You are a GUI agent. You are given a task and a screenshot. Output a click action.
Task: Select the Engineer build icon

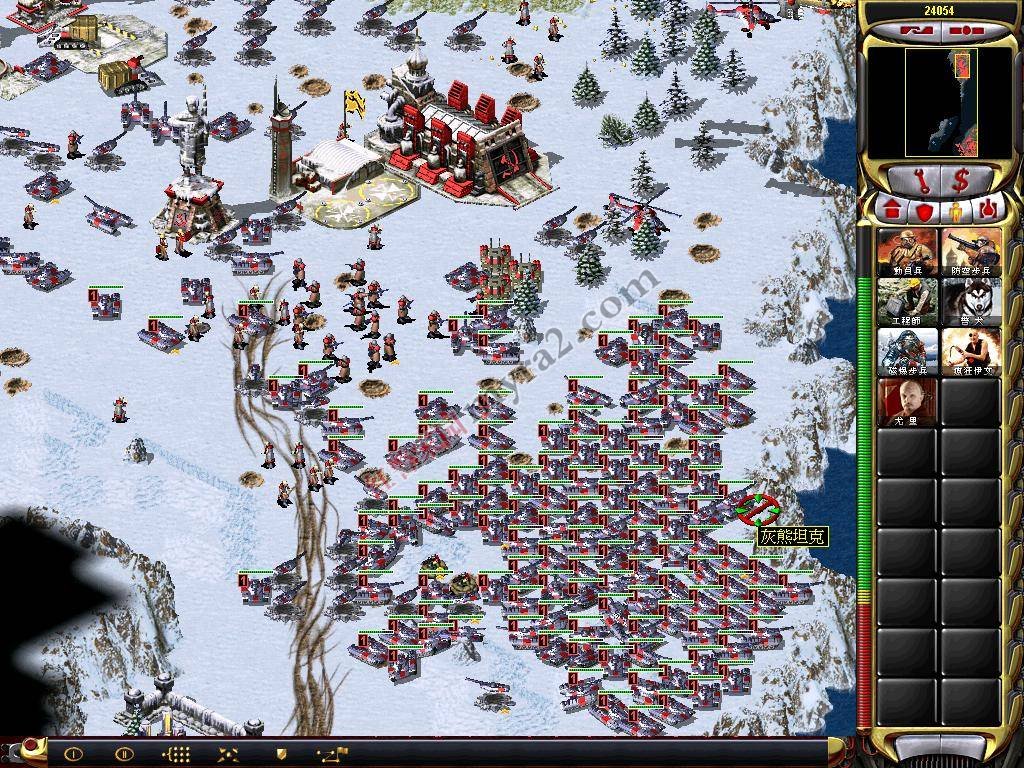(908, 302)
